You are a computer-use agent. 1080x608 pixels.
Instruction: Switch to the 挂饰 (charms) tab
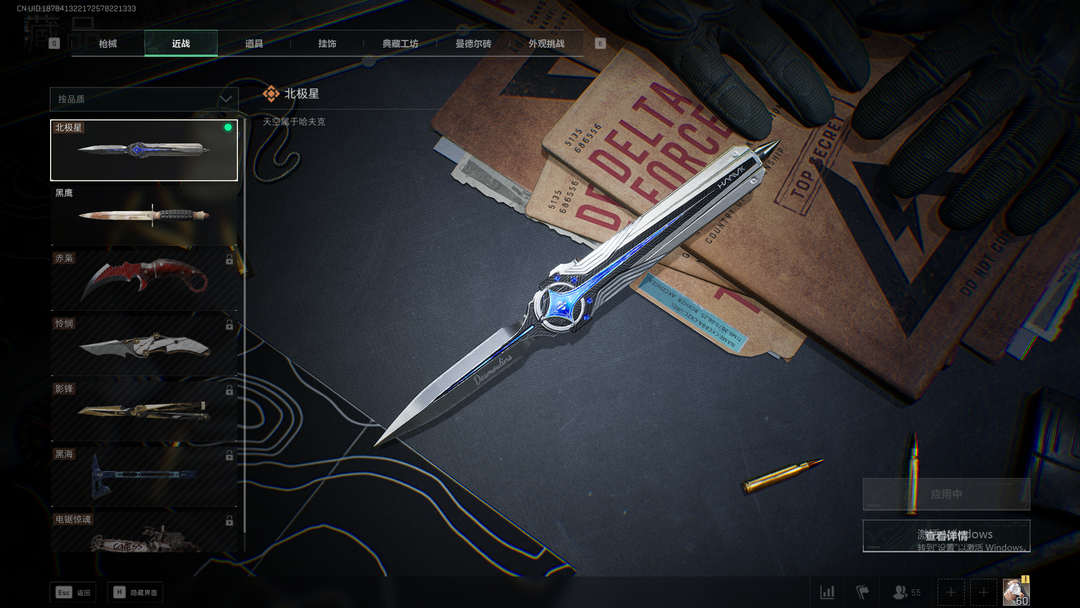tap(327, 44)
